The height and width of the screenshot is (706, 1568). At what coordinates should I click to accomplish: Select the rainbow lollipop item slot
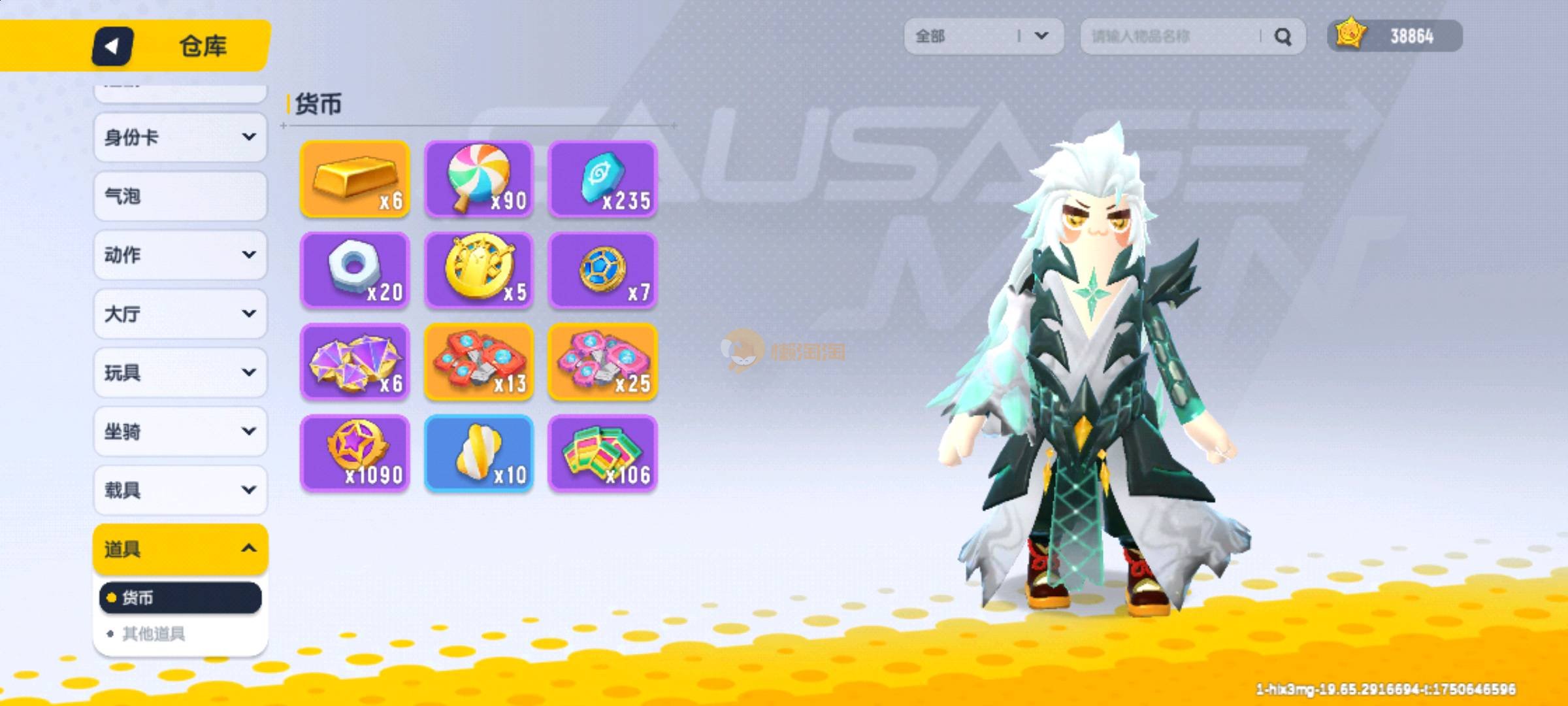pos(479,178)
